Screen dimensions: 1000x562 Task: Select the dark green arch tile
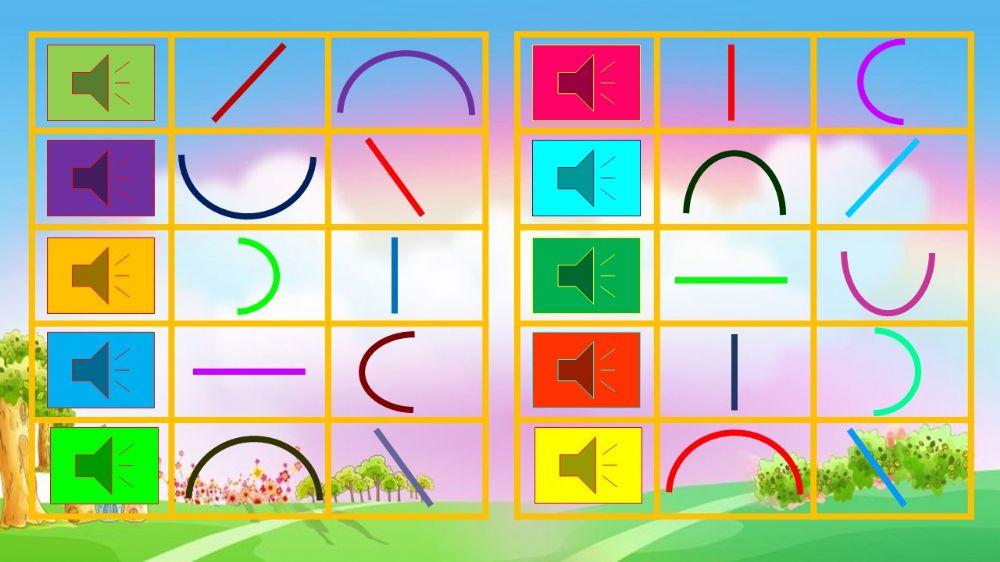pos(735,181)
